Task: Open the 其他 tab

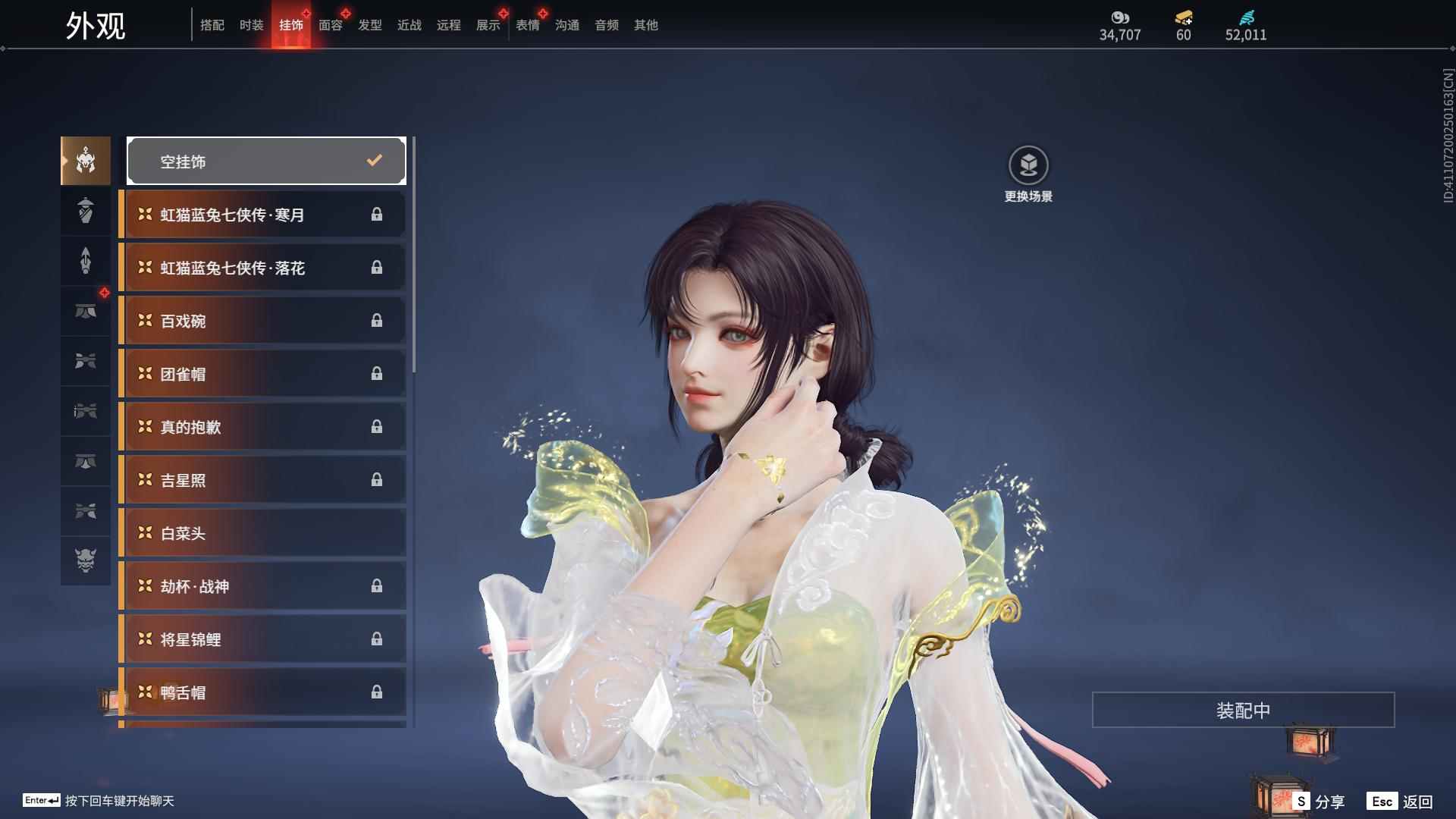Action: [x=645, y=25]
